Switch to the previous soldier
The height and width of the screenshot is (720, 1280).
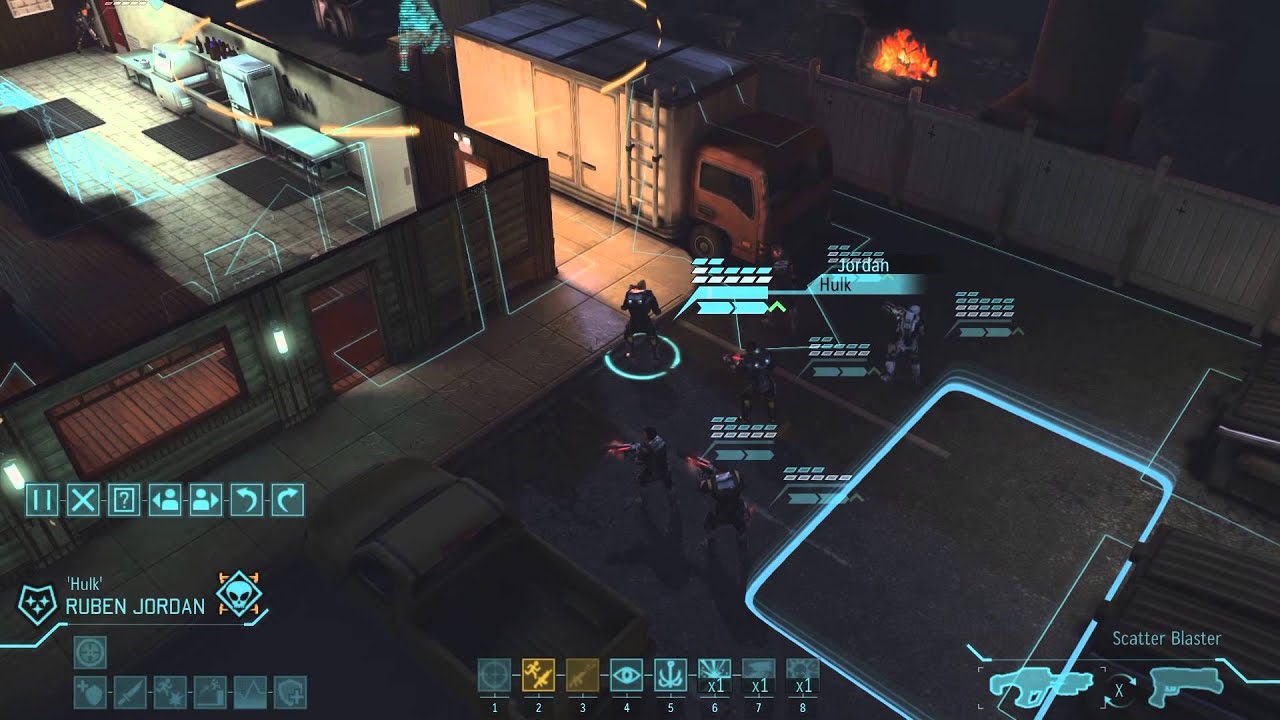pos(164,499)
